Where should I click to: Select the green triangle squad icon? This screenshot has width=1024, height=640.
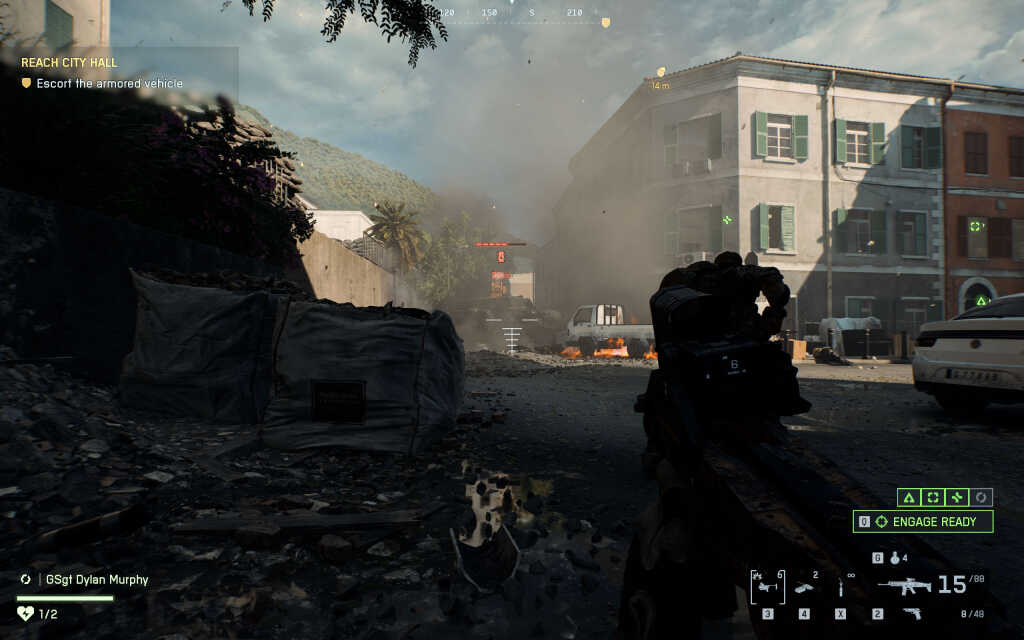tap(908, 497)
